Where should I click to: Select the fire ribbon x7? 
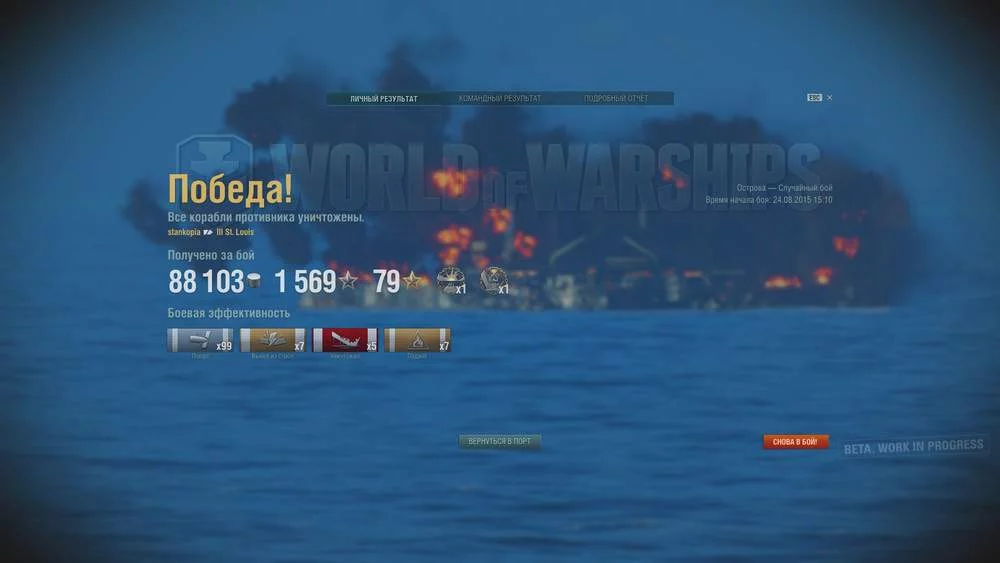tap(417, 340)
